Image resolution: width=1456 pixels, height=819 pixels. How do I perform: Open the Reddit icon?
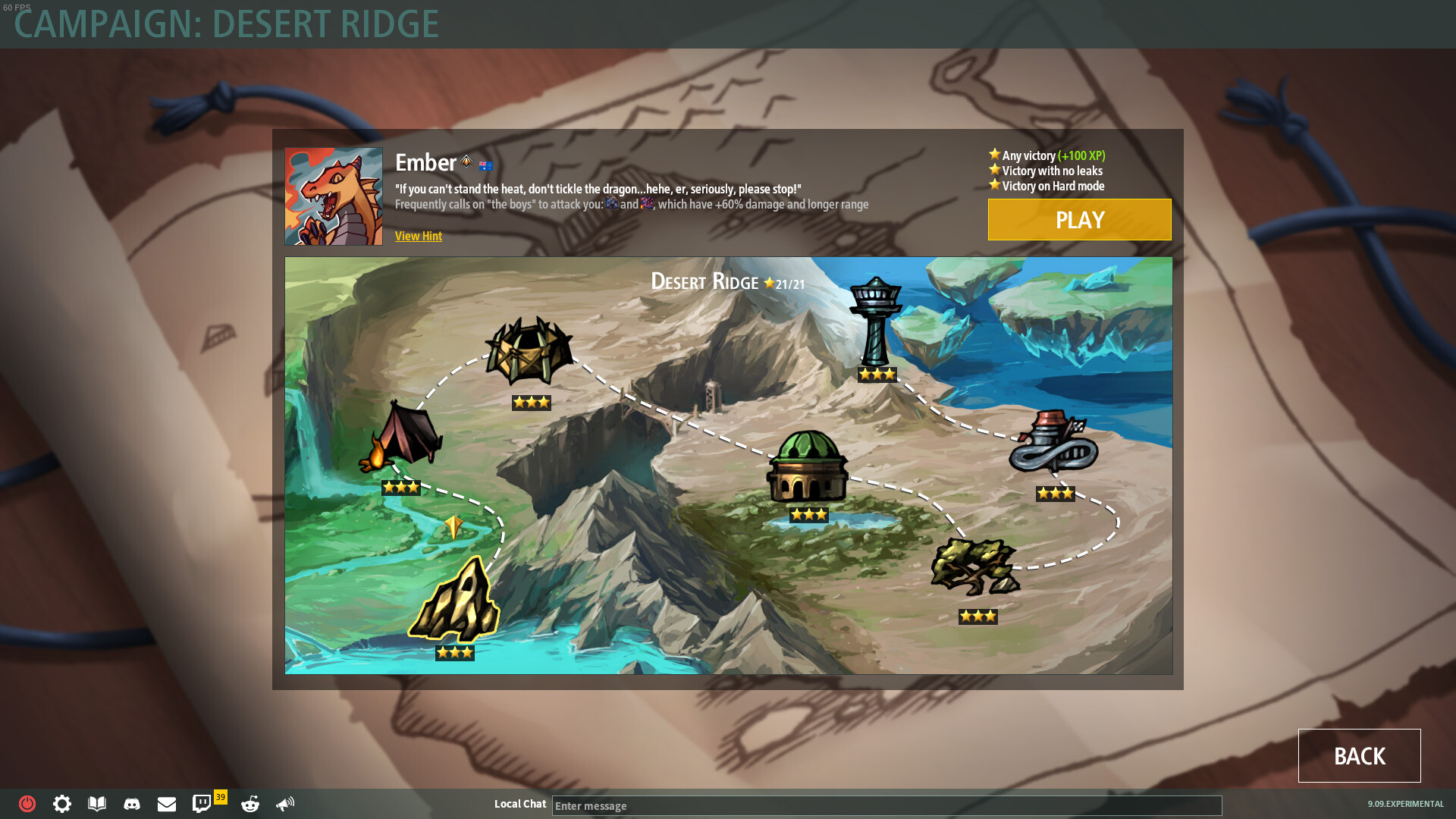coord(249,804)
